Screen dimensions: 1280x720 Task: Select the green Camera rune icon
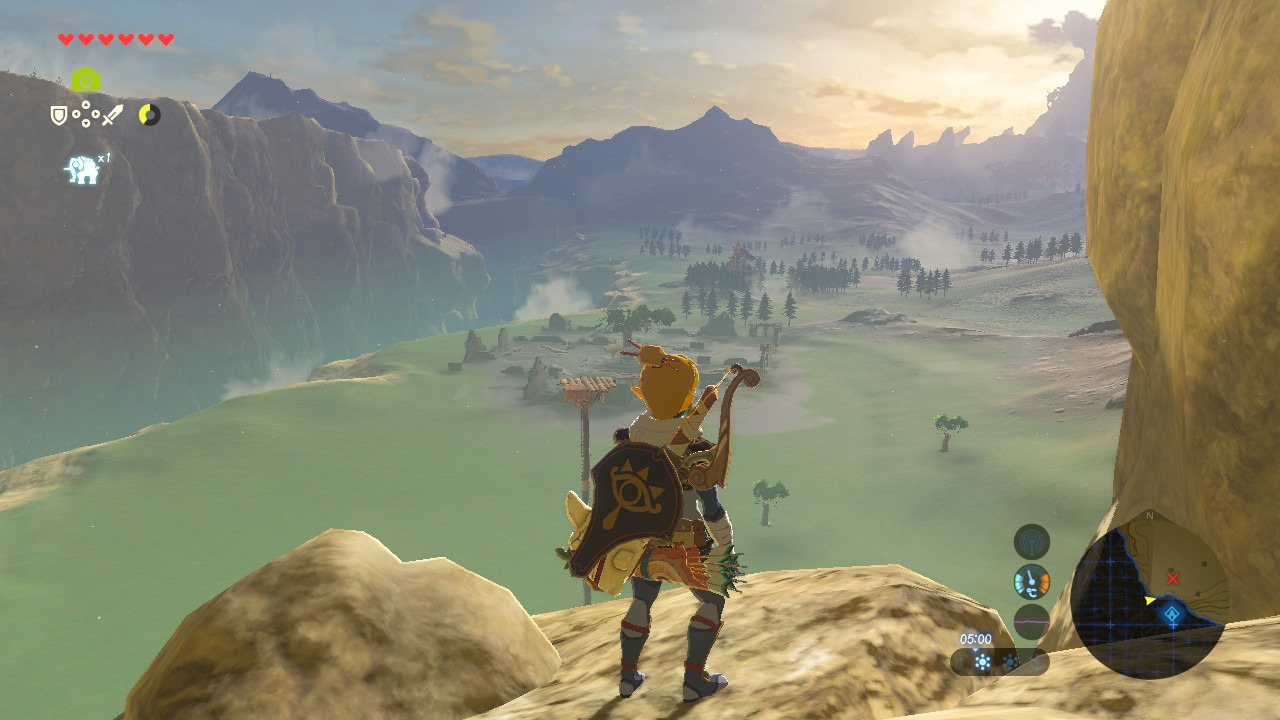coord(86,80)
